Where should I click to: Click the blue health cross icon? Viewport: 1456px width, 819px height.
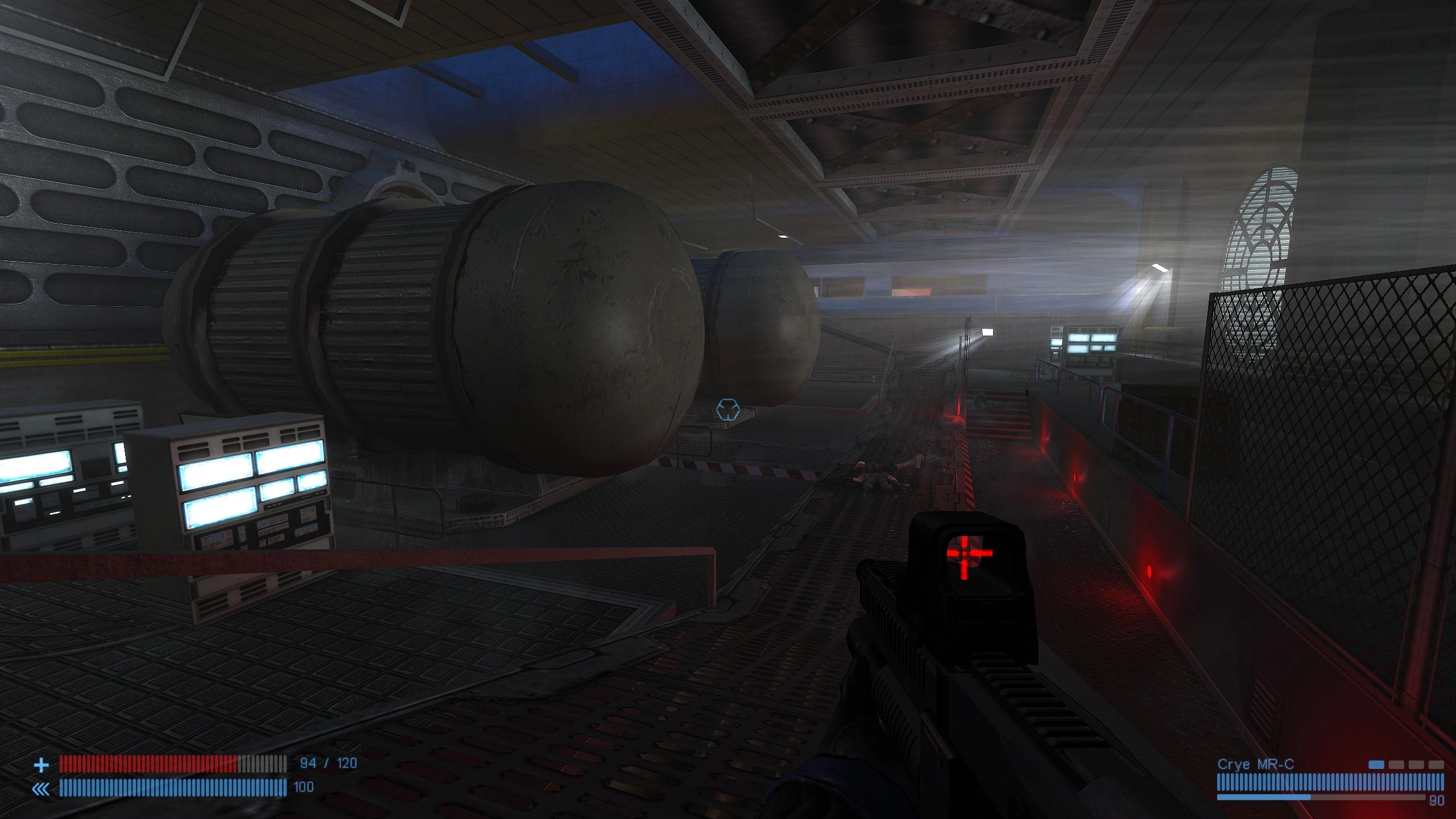tap(42, 765)
